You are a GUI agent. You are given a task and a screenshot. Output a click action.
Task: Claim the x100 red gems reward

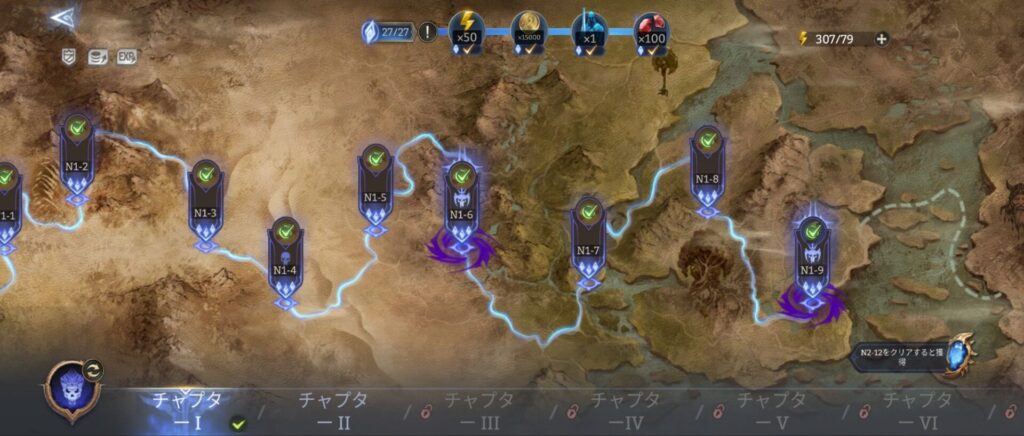tap(651, 30)
